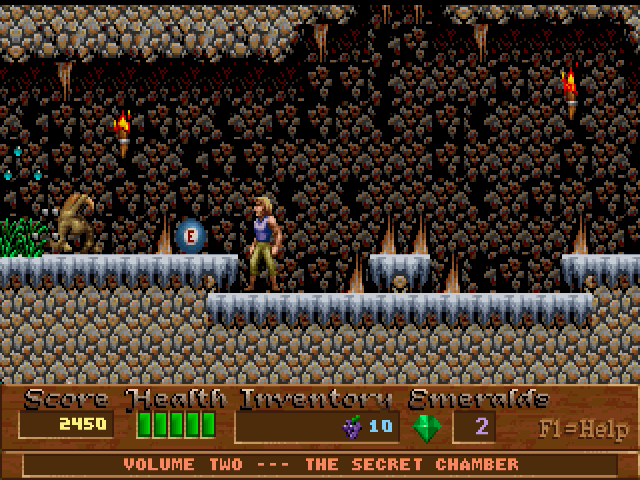640x480 pixels.
Task: Select the grapes item in the inventory
Action: pos(352,427)
